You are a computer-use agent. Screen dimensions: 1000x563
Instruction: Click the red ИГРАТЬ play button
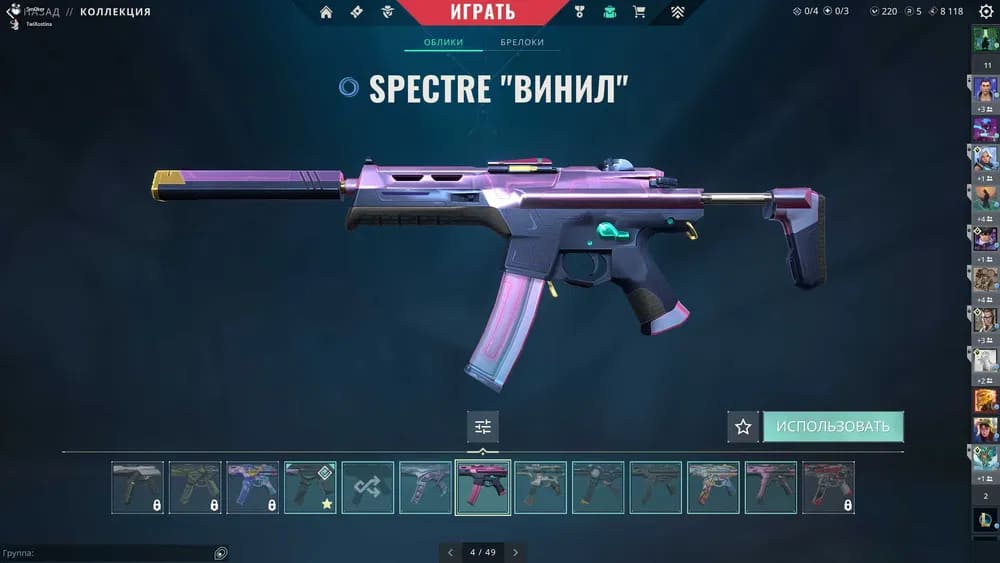click(482, 12)
